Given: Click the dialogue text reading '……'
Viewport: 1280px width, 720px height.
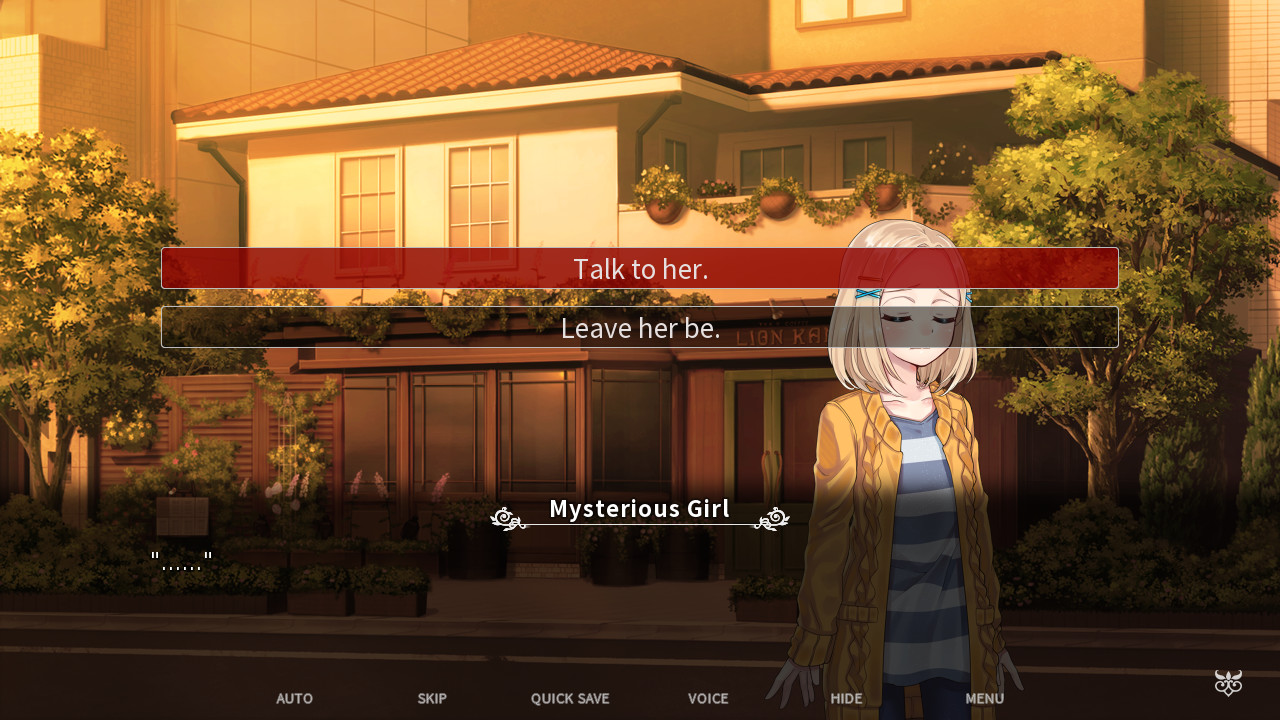Looking at the screenshot, I should [x=181, y=558].
